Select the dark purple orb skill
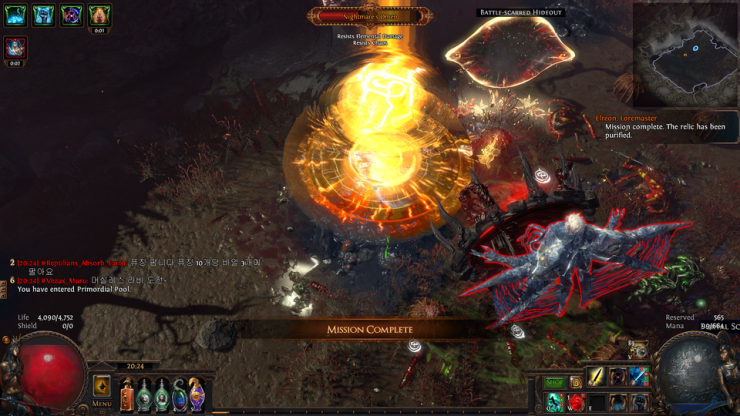 click(618, 377)
